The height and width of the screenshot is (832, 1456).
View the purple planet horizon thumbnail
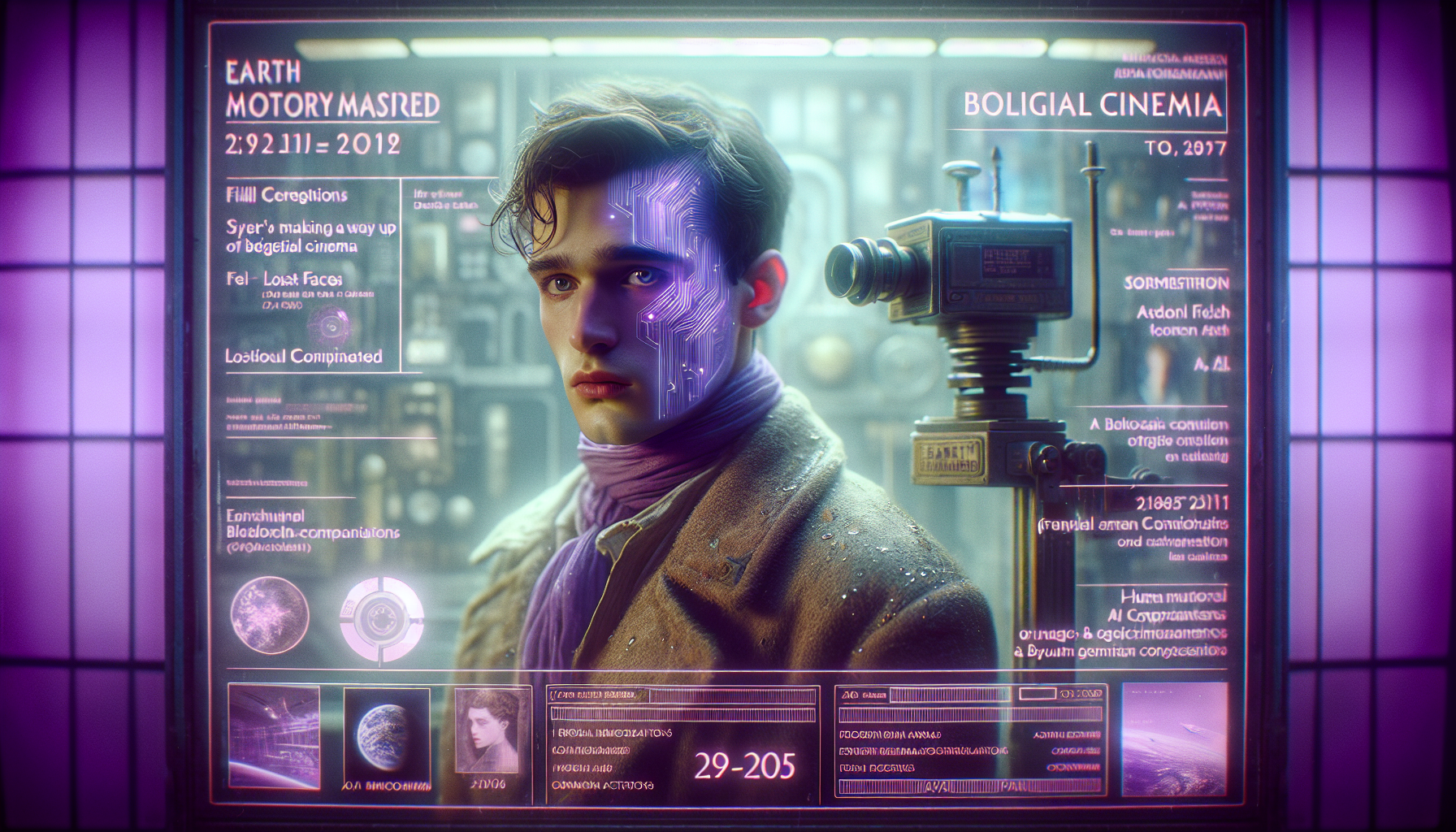(x=1173, y=738)
